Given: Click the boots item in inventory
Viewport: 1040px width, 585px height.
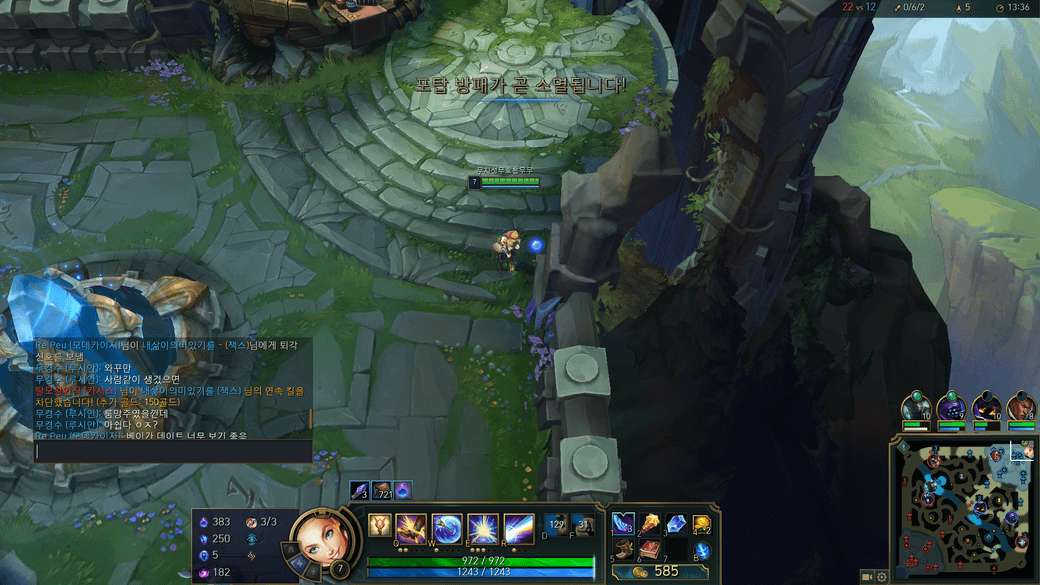Looking at the screenshot, I should [x=623, y=549].
